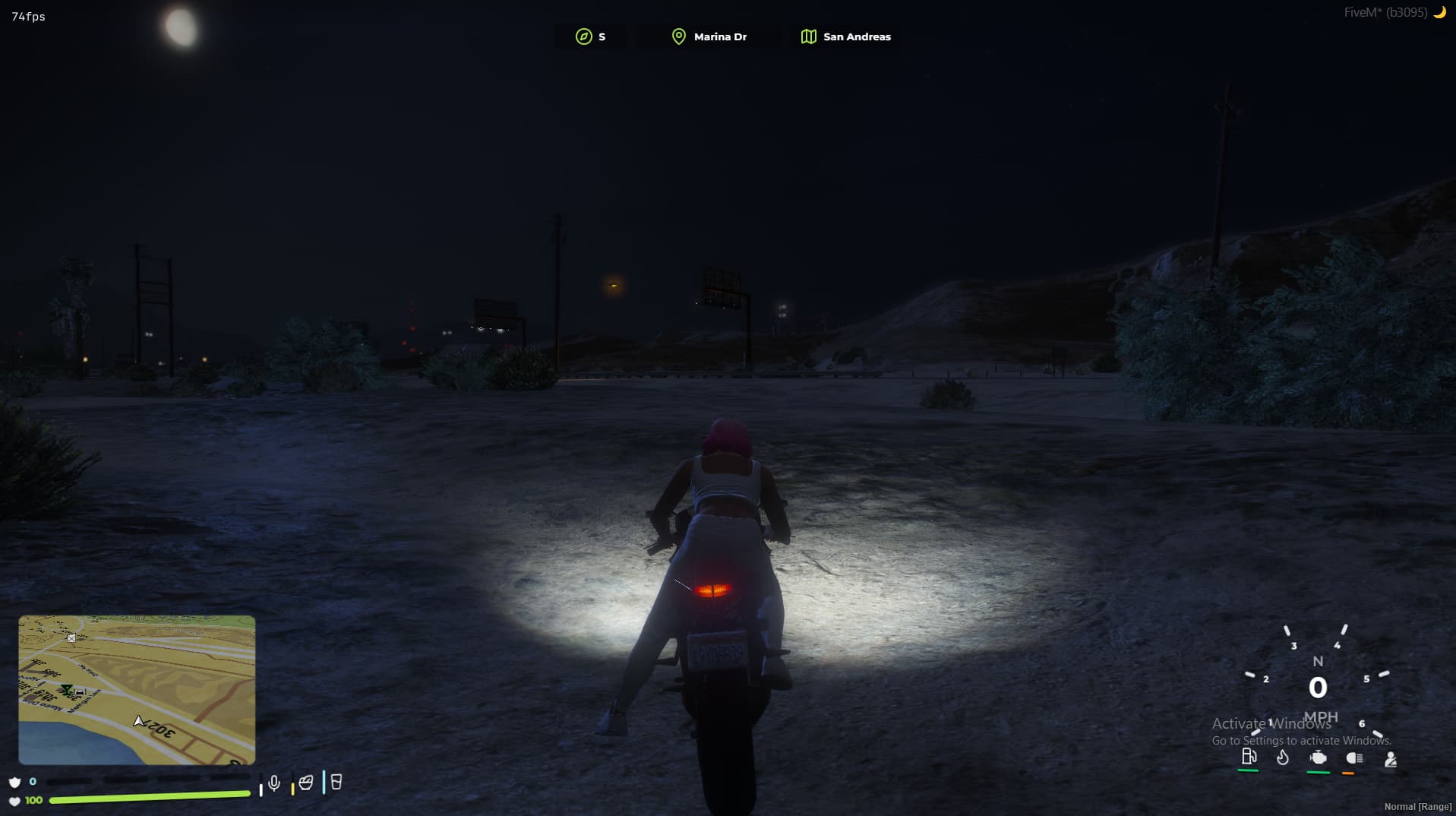Viewport: 1456px width, 816px height.
Task: Open the Marina Dr location marker
Action: click(x=708, y=36)
